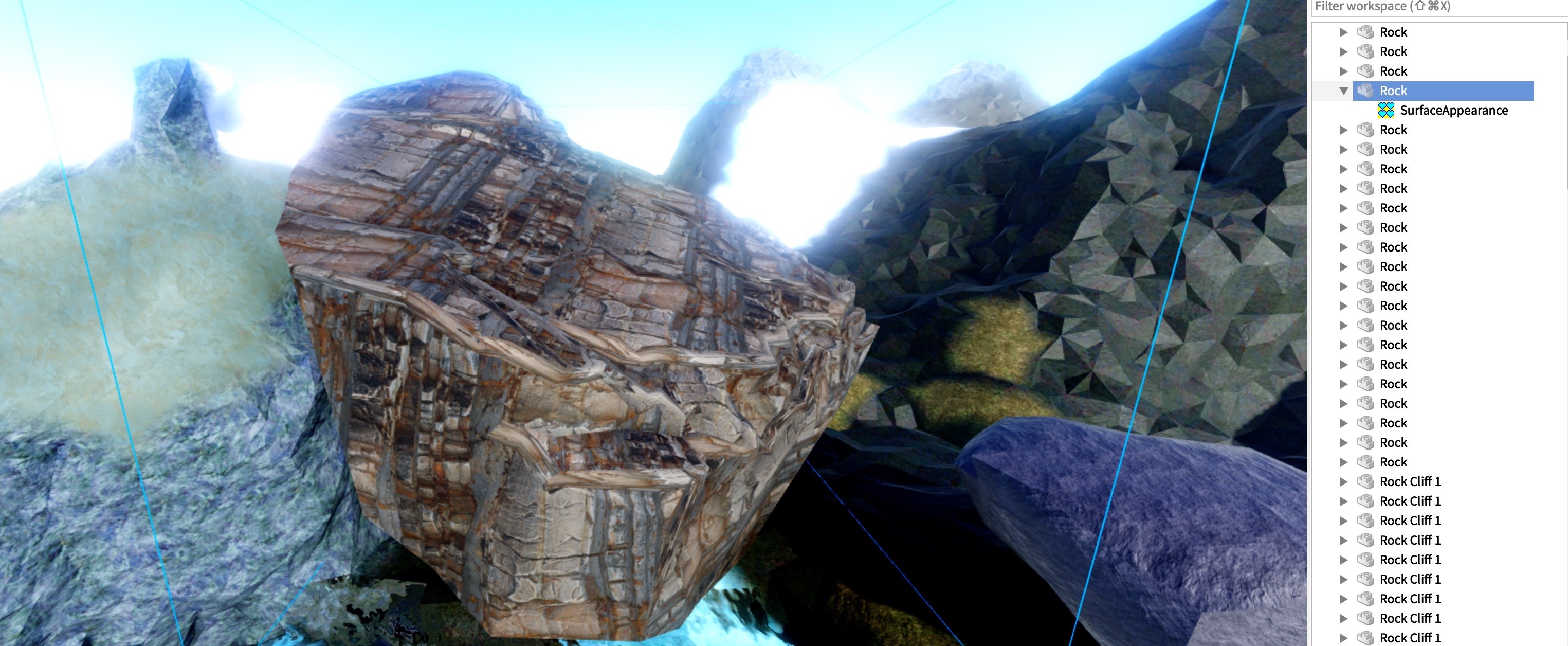Expand the second Rock Cliff 1 item
The image size is (1568, 646).
pyautogui.click(x=1343, y=501)
